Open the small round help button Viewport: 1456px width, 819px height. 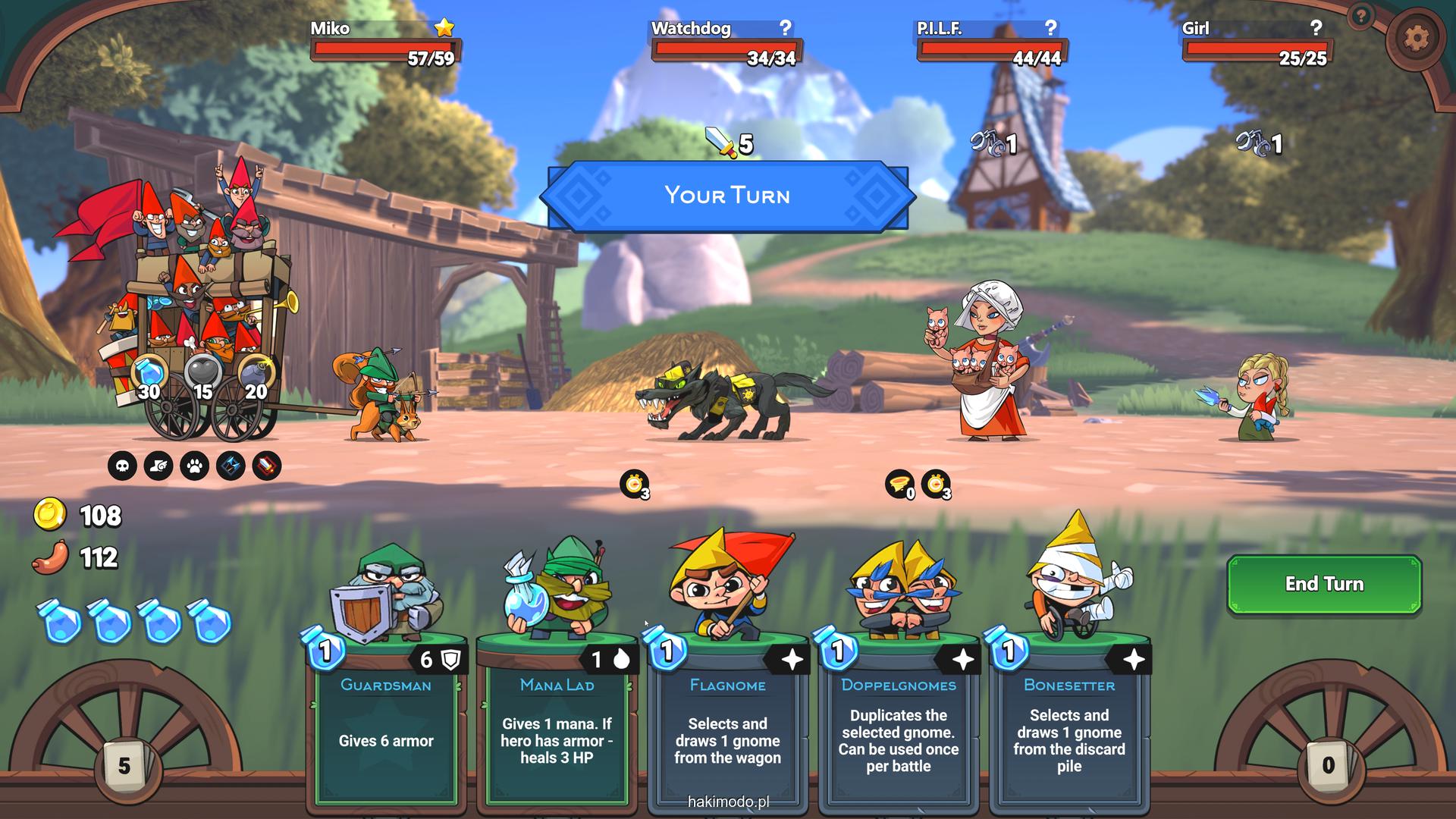pos(1362,16)
